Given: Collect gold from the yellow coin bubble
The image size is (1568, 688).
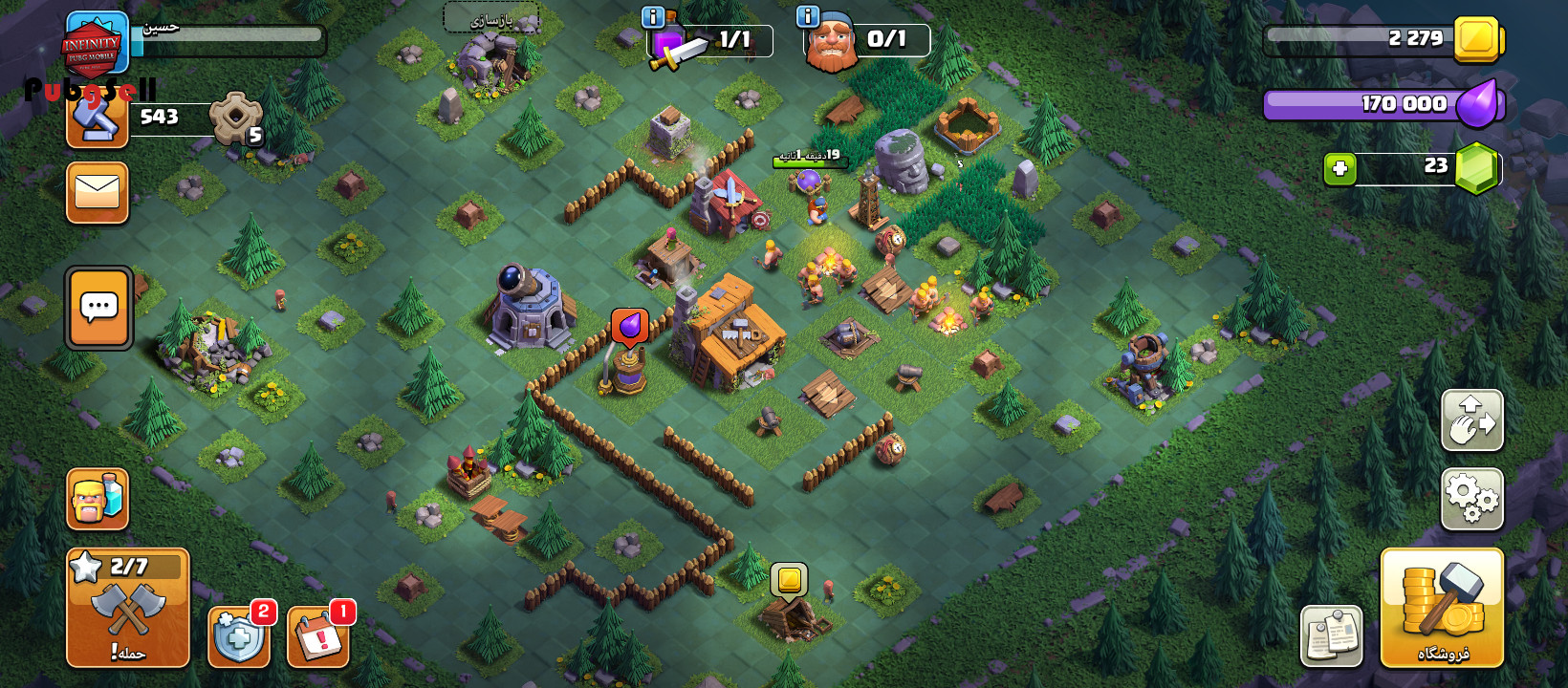Looking at the screenshot, I should (789, 579).
